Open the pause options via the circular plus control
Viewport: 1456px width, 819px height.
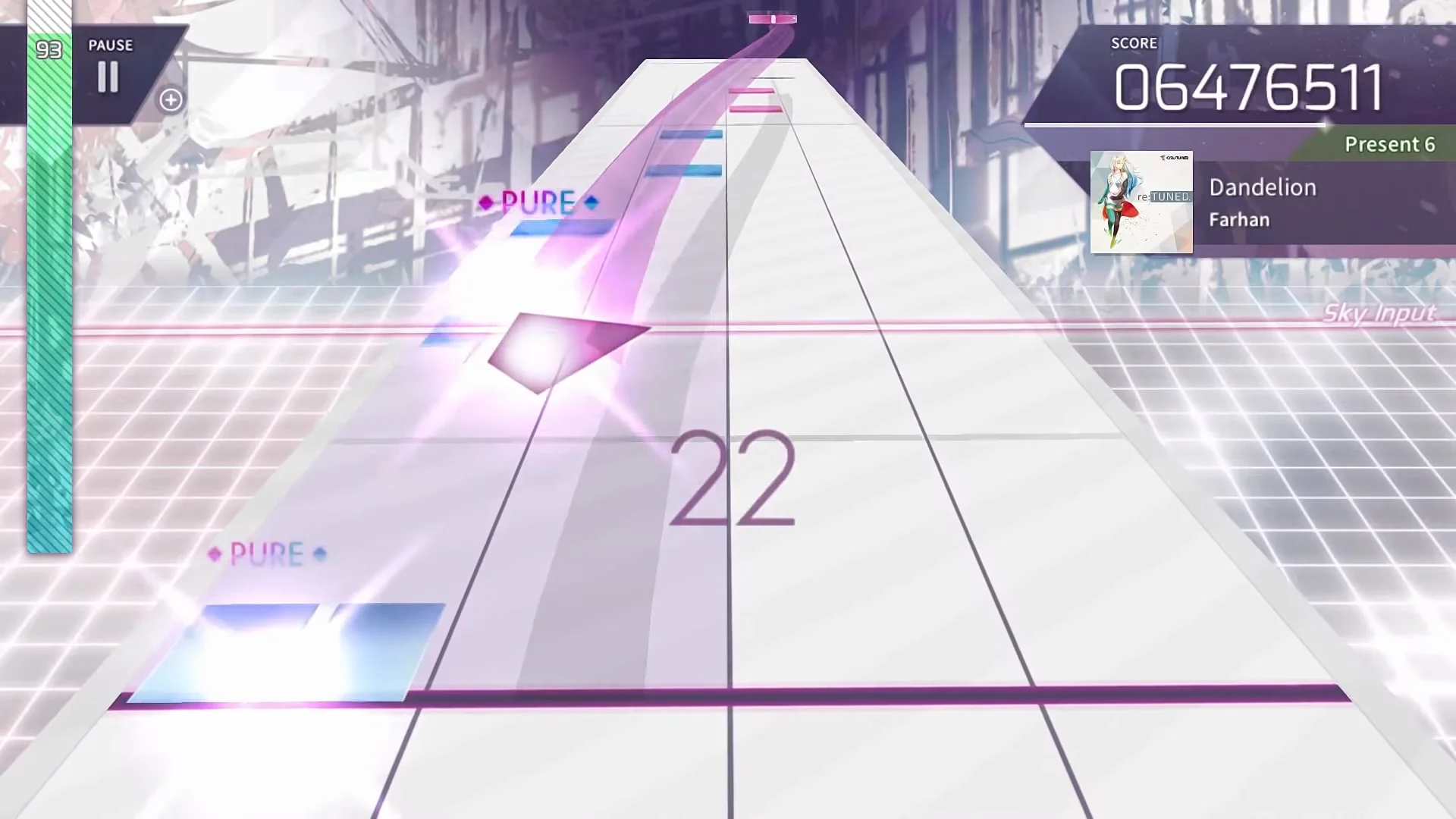coord(169,99)
